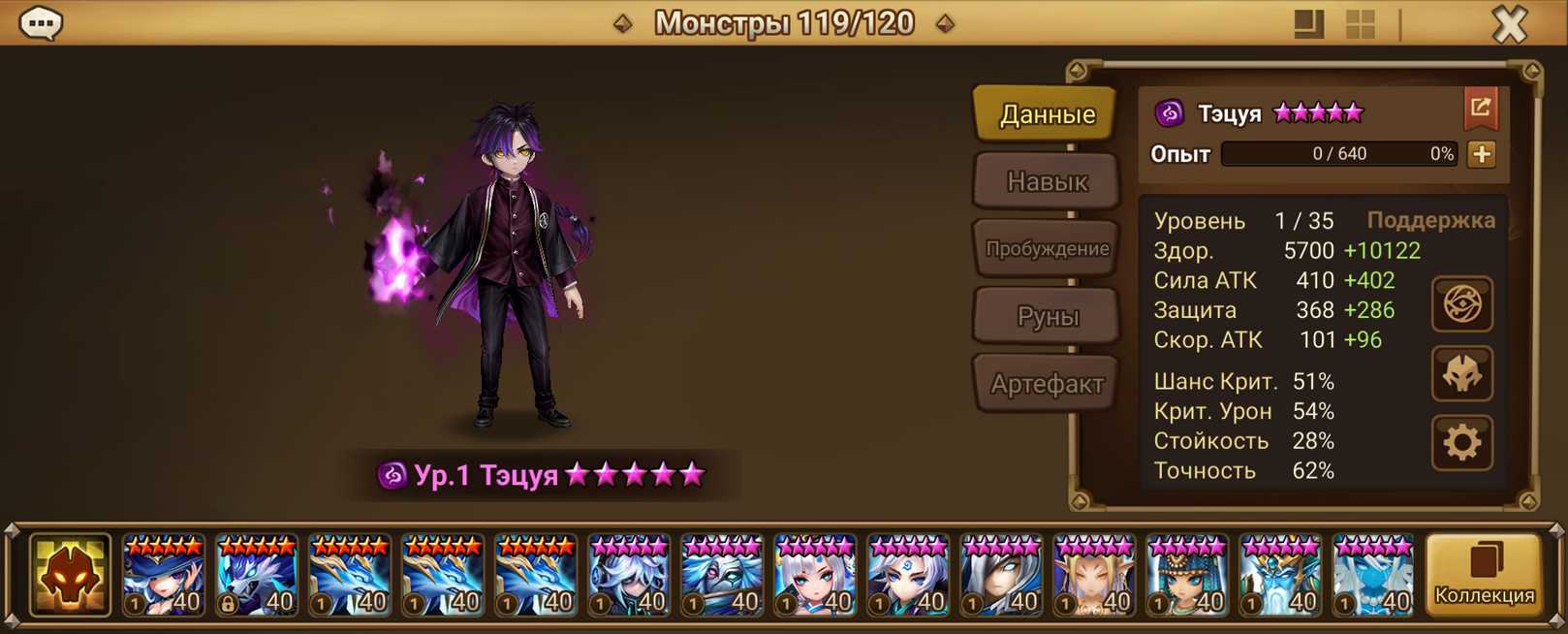This screenshot has height=634, width=1568.
Task: Switch to the Данные tab
Action: pyautogui.click(x=1047, y=114)
